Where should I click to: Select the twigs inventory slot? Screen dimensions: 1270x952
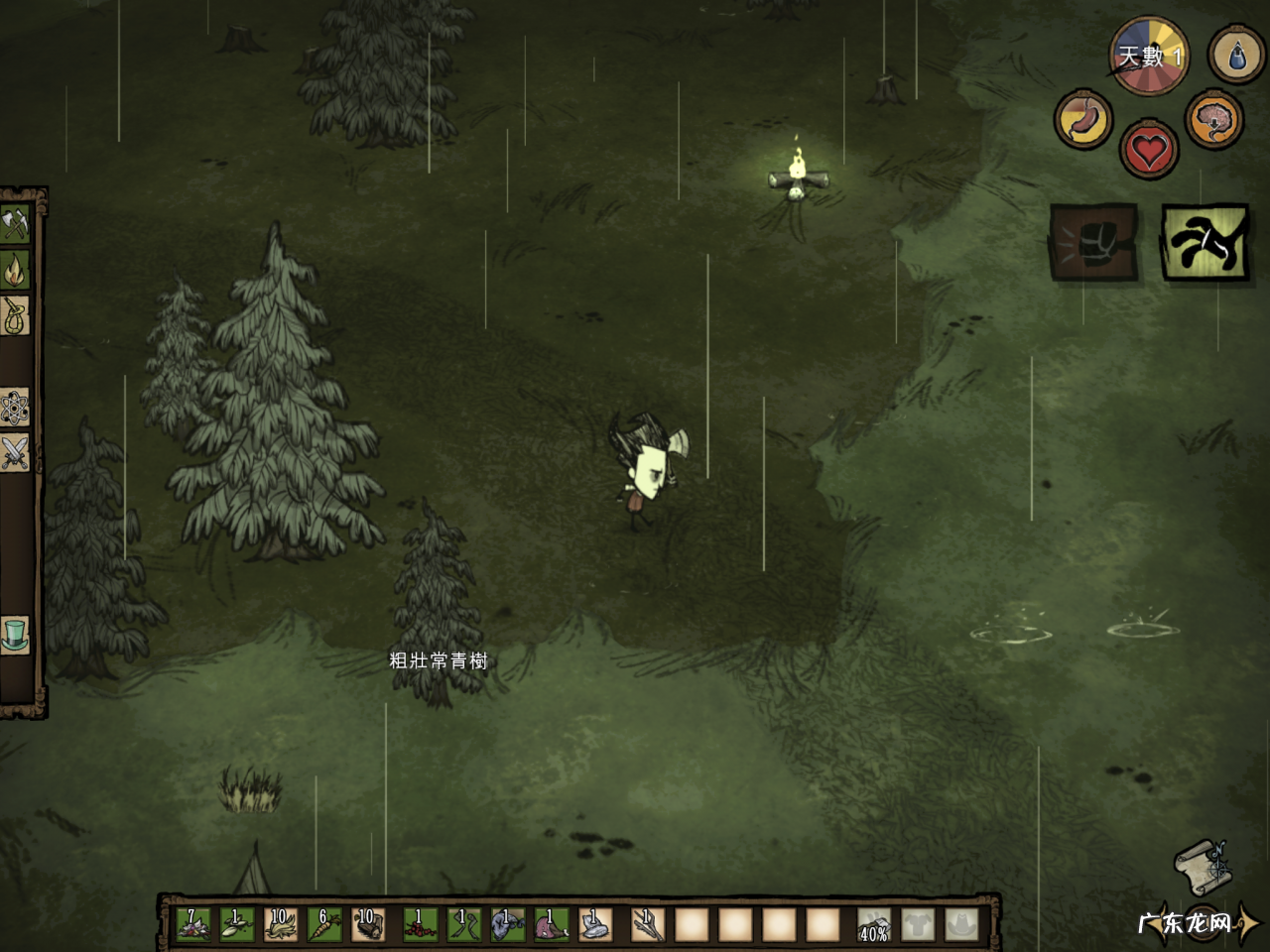tap(649, 924)
